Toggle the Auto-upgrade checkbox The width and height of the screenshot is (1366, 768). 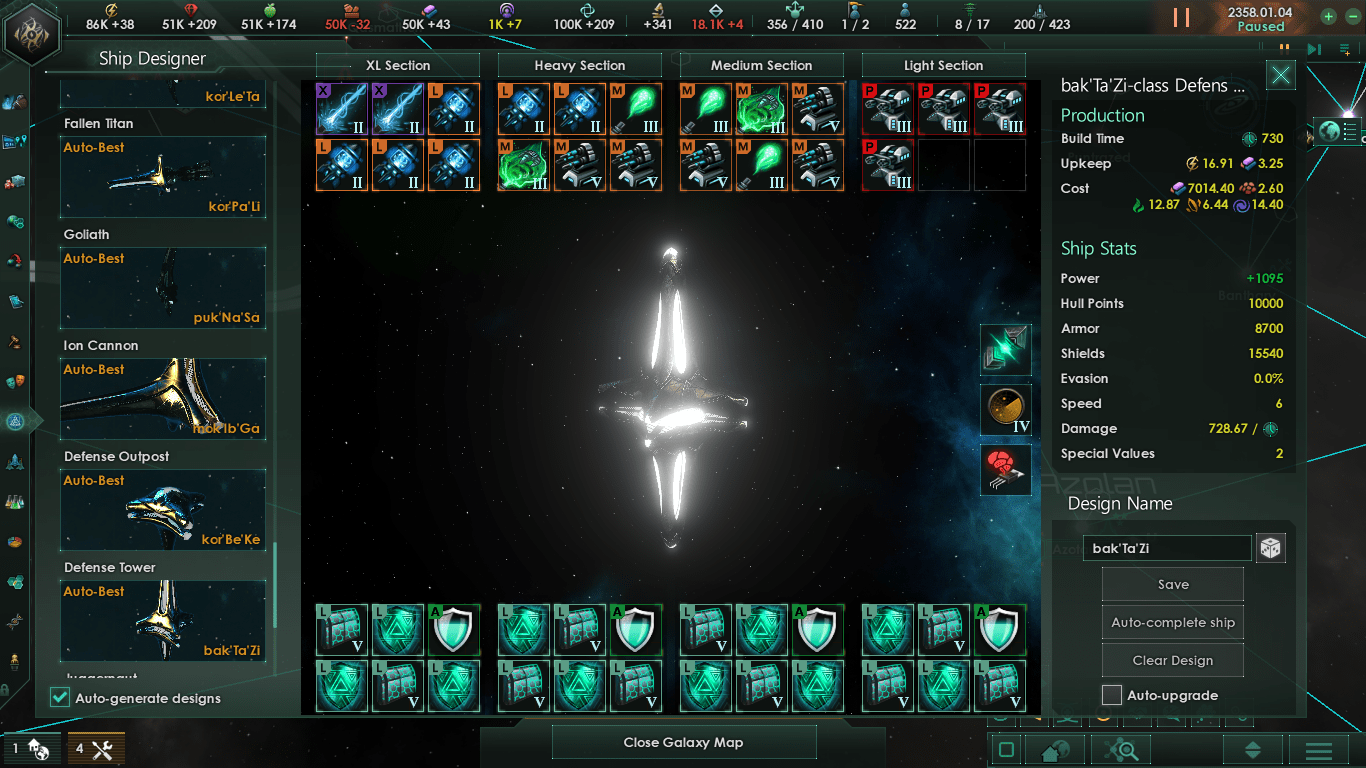click(1112, 695)
